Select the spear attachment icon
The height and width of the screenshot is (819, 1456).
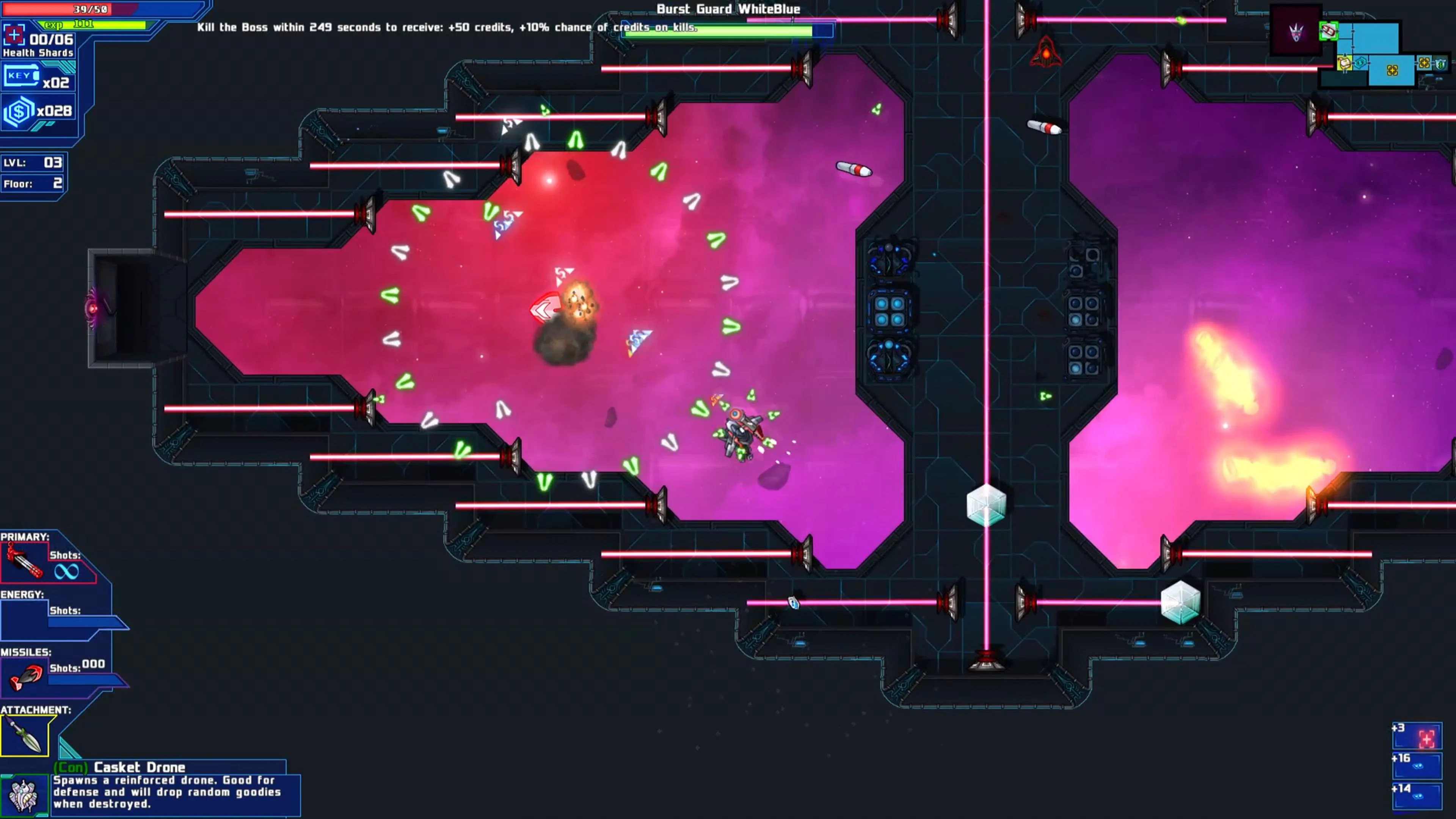pyautogui.click(x=25, y=735)
